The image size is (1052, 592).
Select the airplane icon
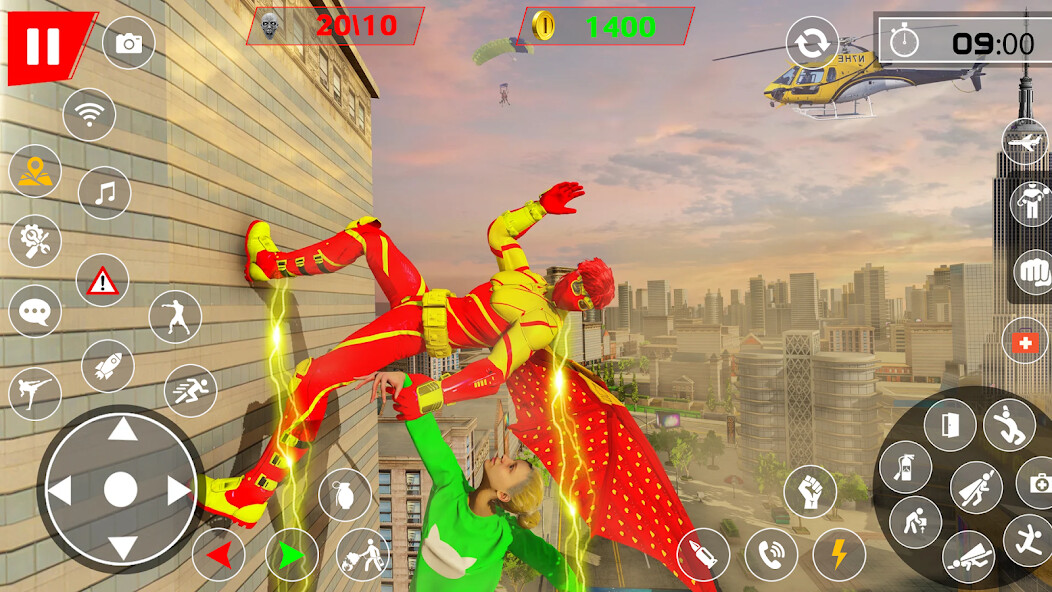coord(1028,144)
